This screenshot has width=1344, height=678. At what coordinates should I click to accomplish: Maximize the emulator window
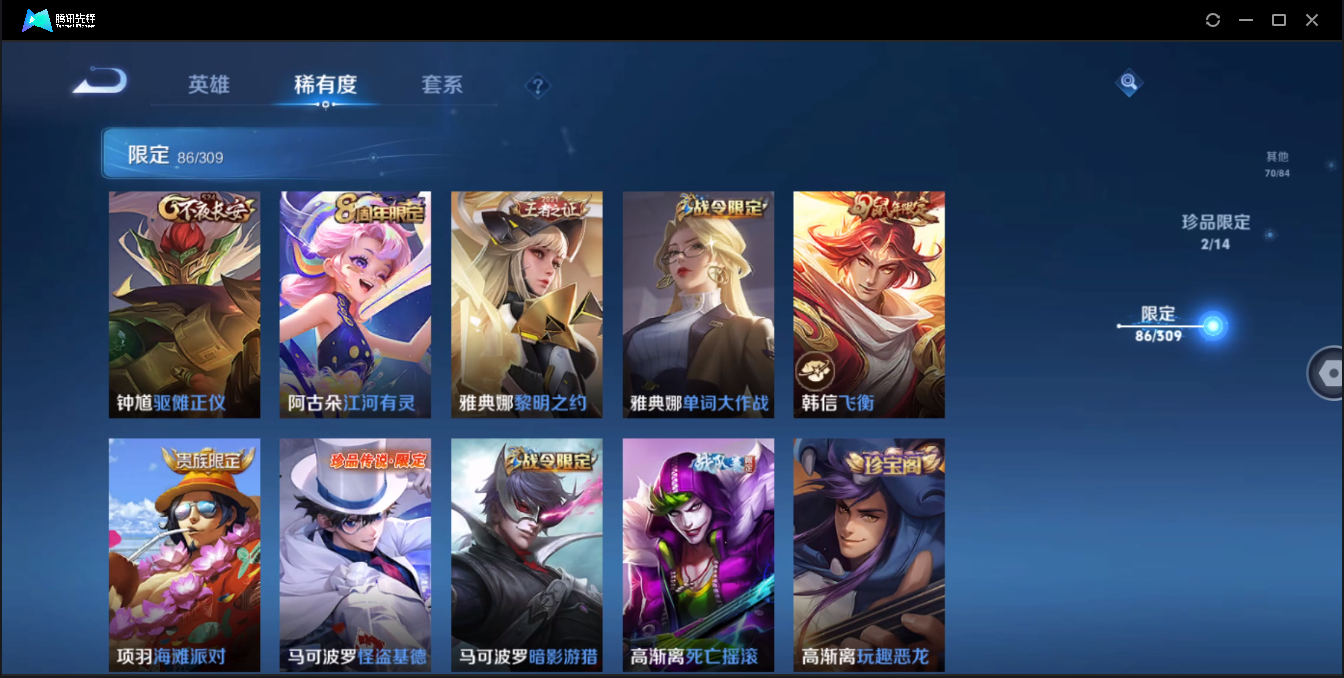tap(1278, 20)
